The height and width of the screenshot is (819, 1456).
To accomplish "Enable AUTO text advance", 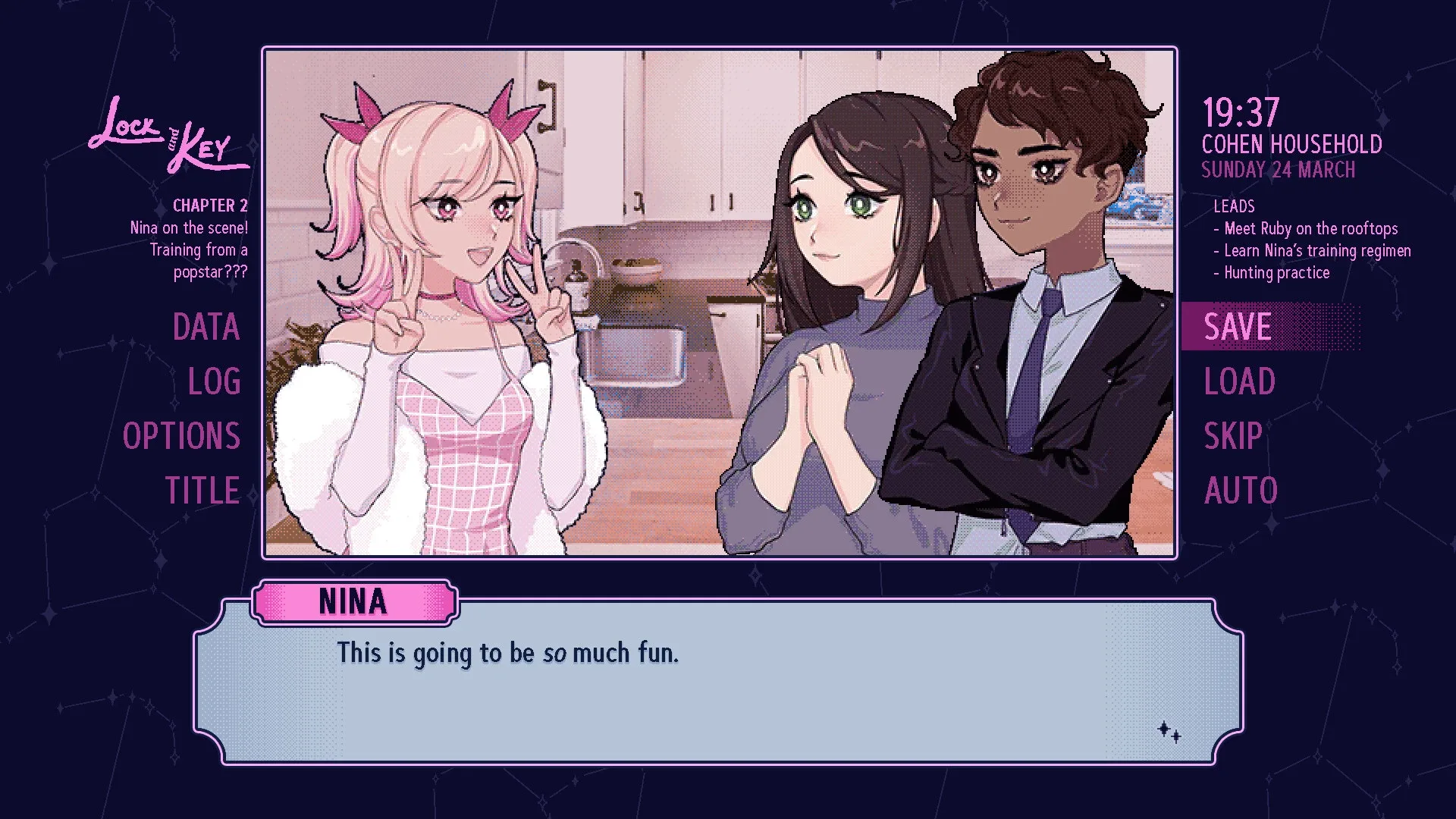I will [x=1240, y=490].
